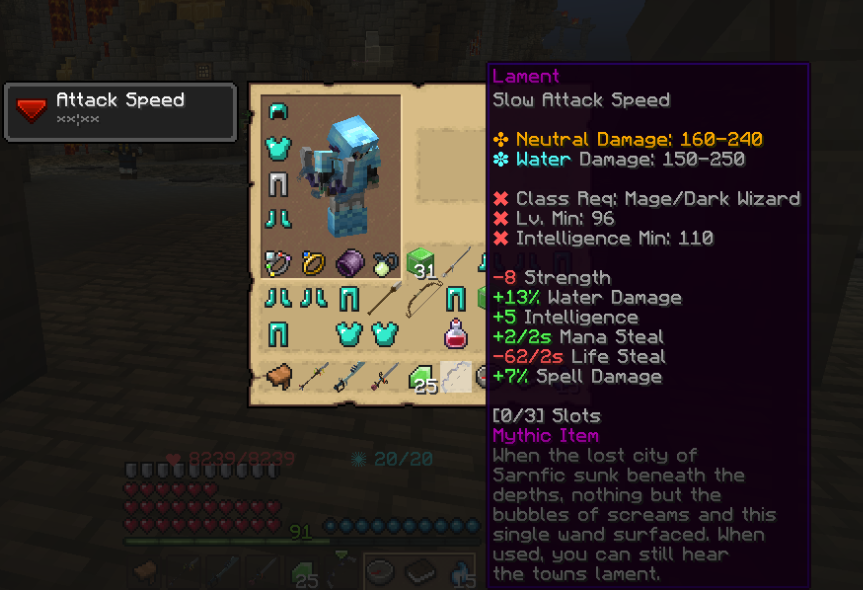Pick the necklace accessory with green pendant
This screenshot has height=590, width=863.
pos(385,263)
